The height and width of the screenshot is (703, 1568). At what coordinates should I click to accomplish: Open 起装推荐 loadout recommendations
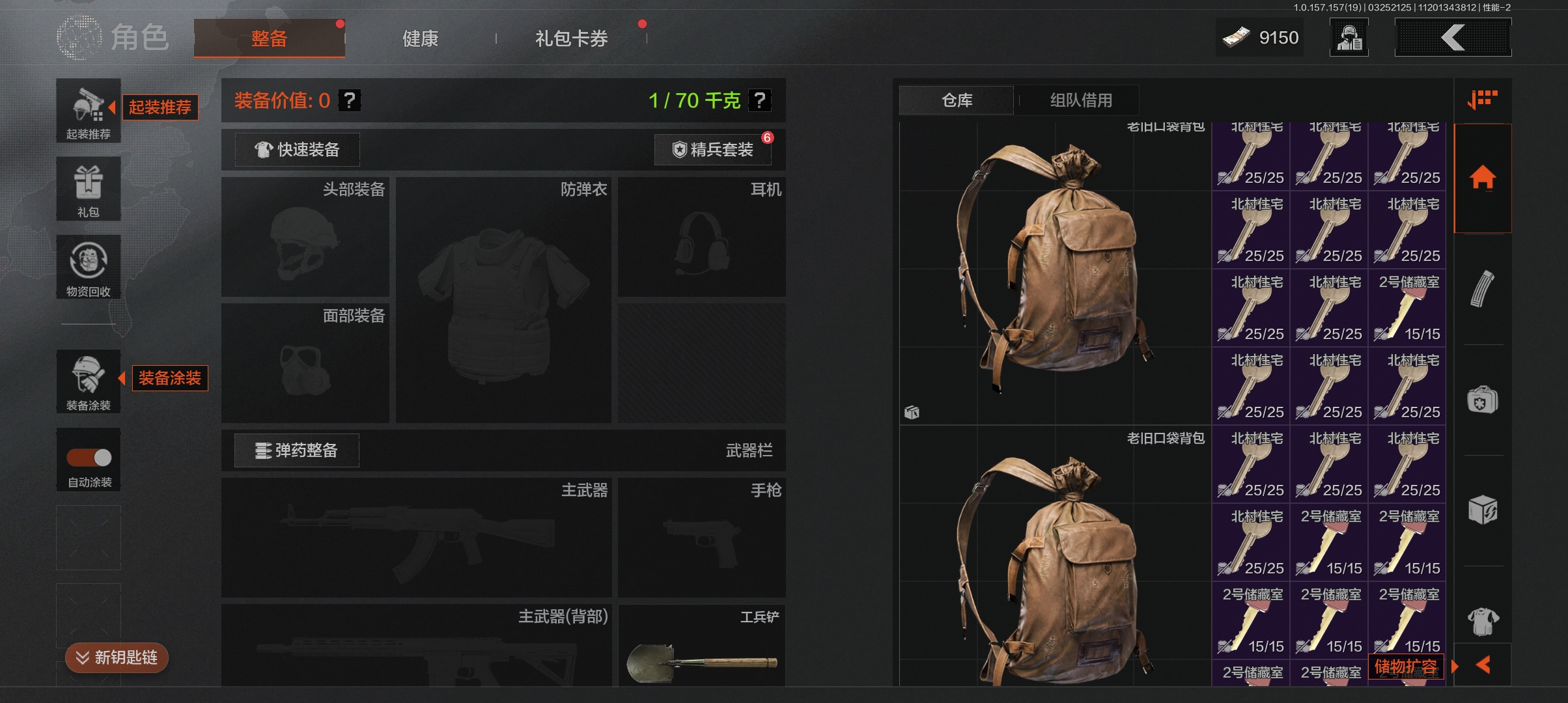(x=89, y=111)
